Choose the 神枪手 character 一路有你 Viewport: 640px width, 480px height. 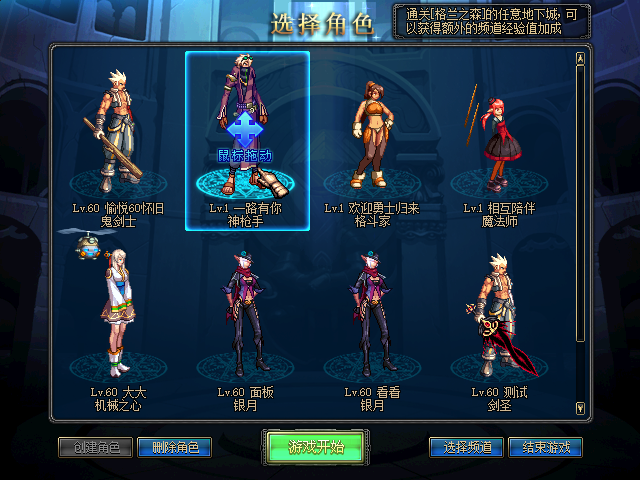point(247,140)
